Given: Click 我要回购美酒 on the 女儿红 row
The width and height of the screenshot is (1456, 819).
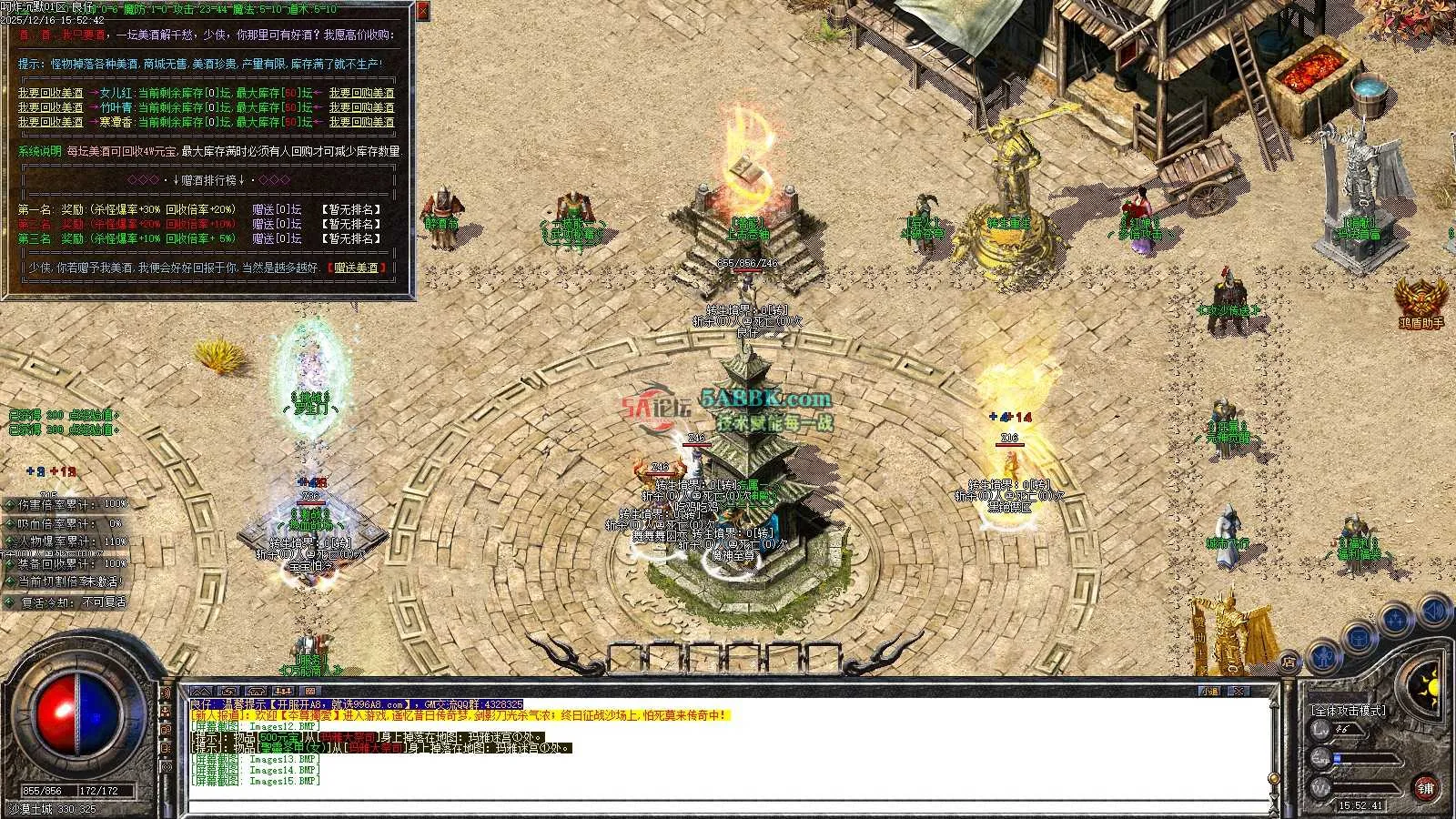Looking at the screenshot, I should (x=361, y=93).
